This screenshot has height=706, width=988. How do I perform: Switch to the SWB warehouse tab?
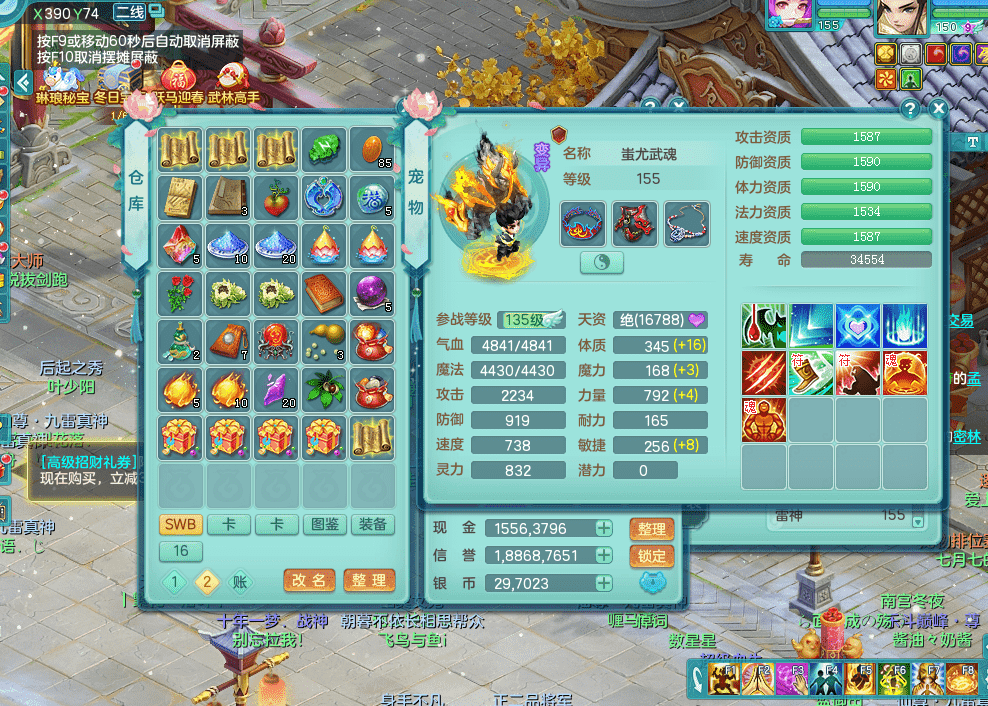point(181,525)
